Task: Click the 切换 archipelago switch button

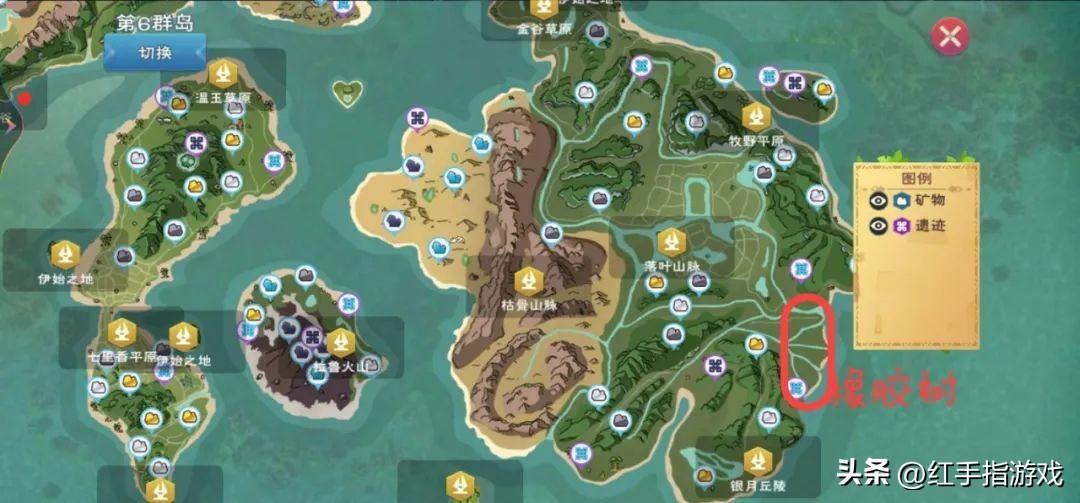Action: coord(155,52)
